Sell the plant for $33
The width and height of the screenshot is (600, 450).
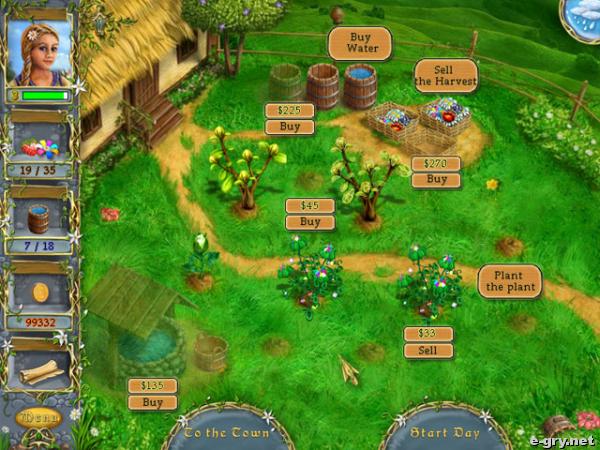pyautogui.click(x=428, y=351)
